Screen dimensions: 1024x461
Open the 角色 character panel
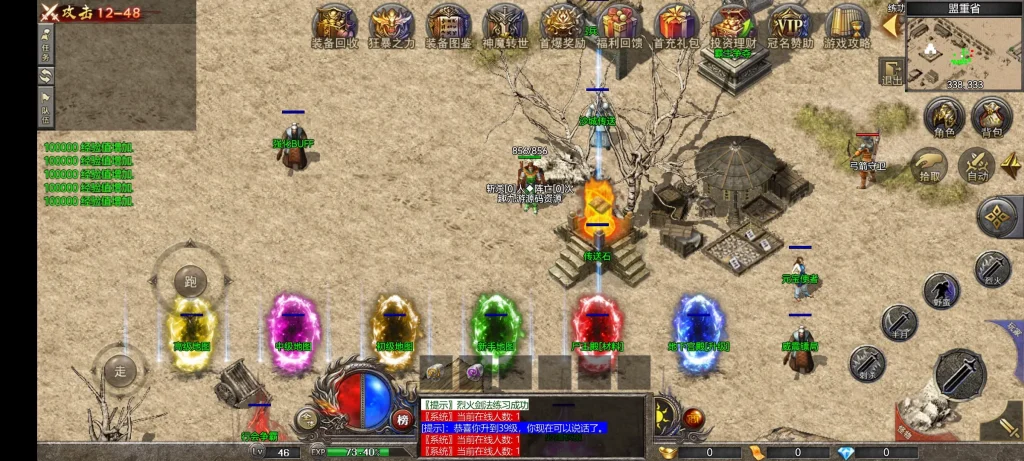click(x=943, y=118)
